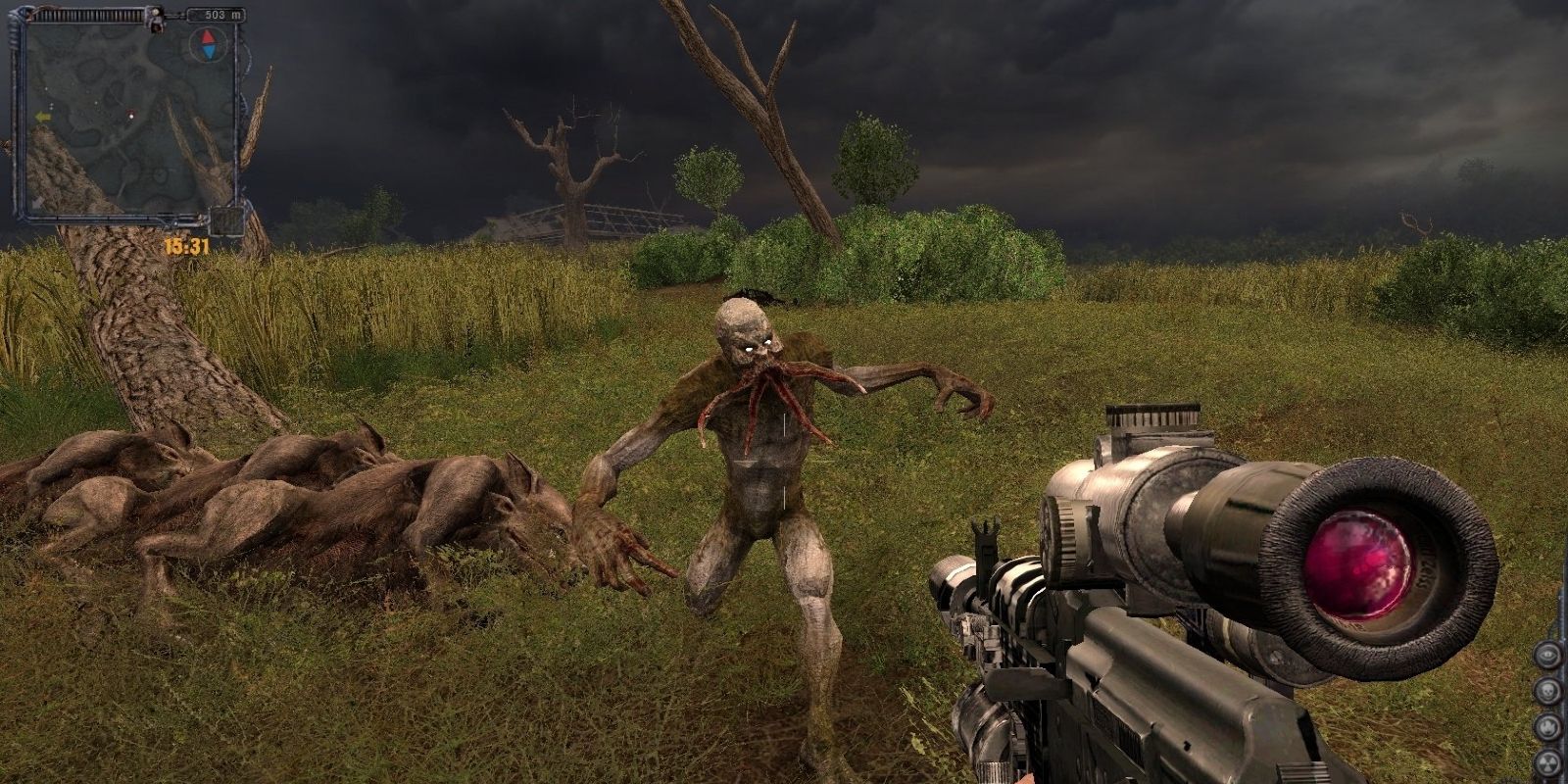Click the red enemy dot on the minimap
The width and height of the screenshot is (1568, 784).
(130, 112)
